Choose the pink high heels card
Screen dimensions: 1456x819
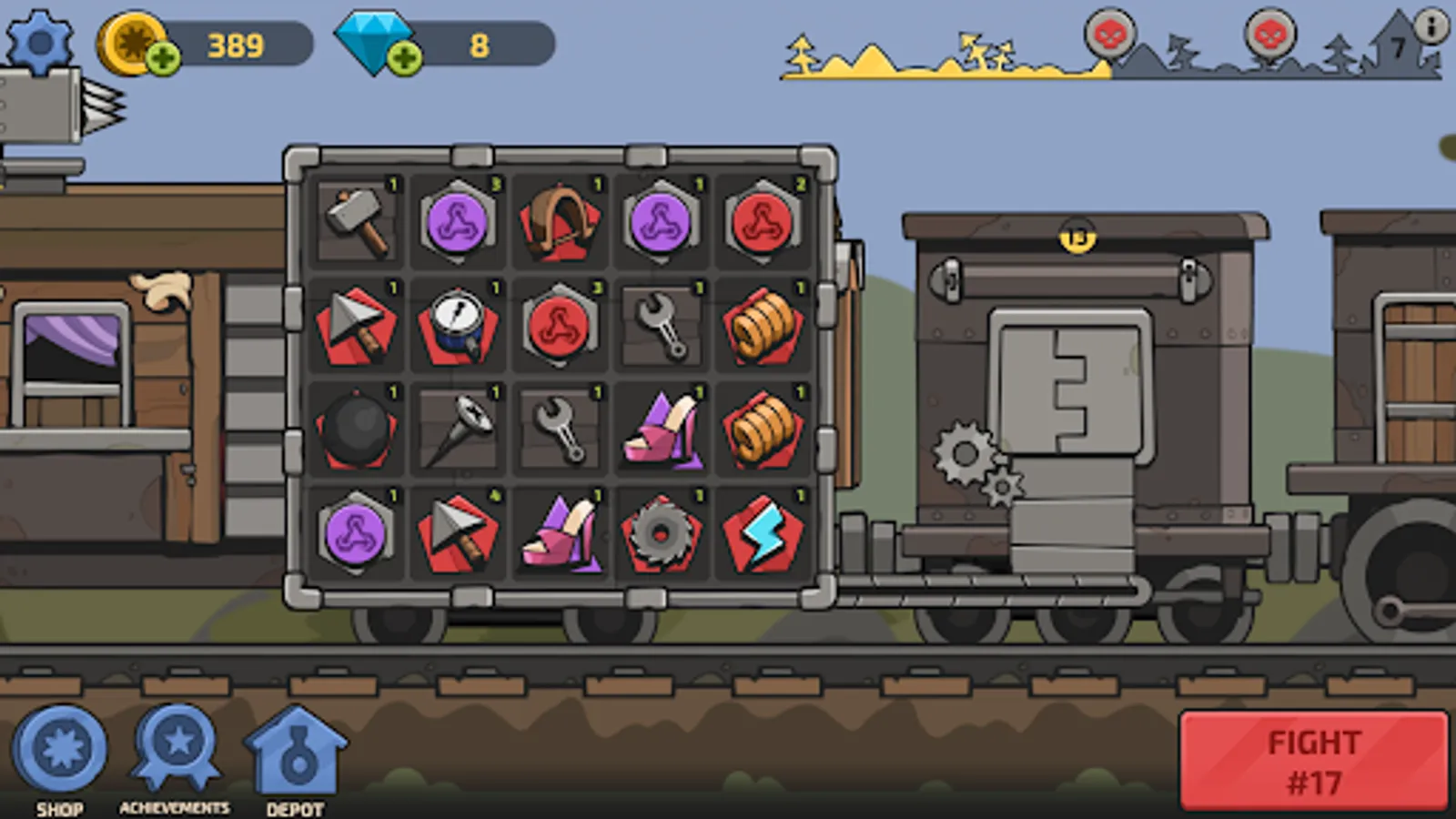661,430
